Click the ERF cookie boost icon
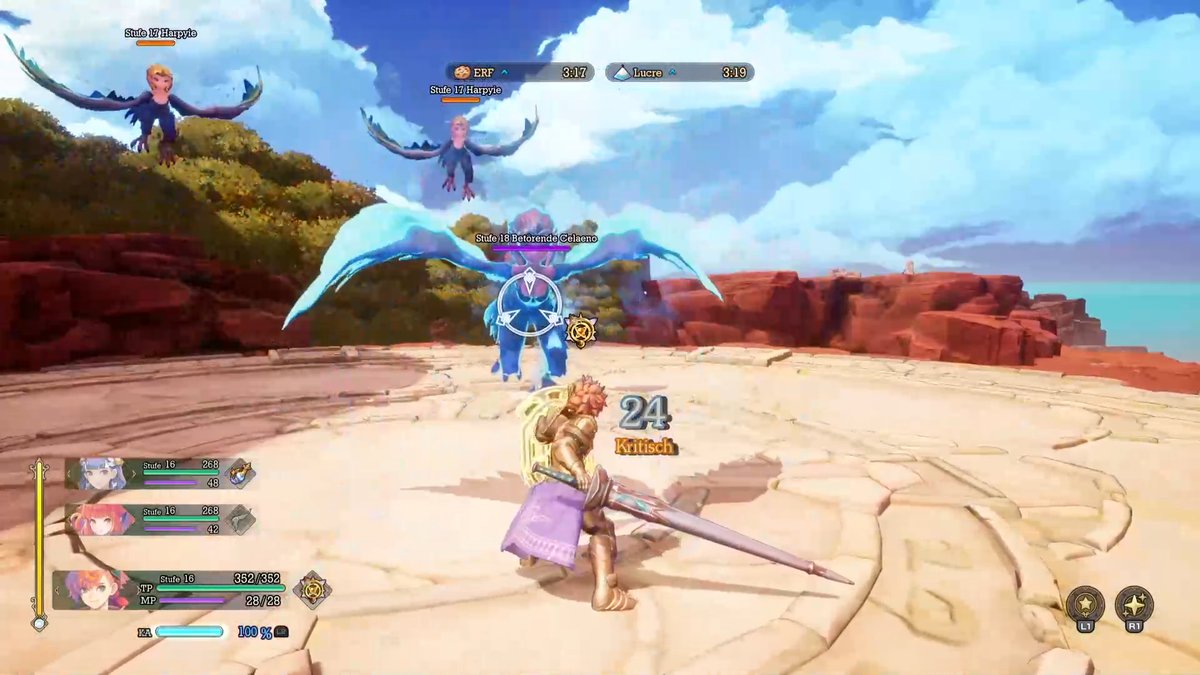Image resolution: width=1200 pixels, height=675 pixels. pyautogui.click(x=462, y=72)
